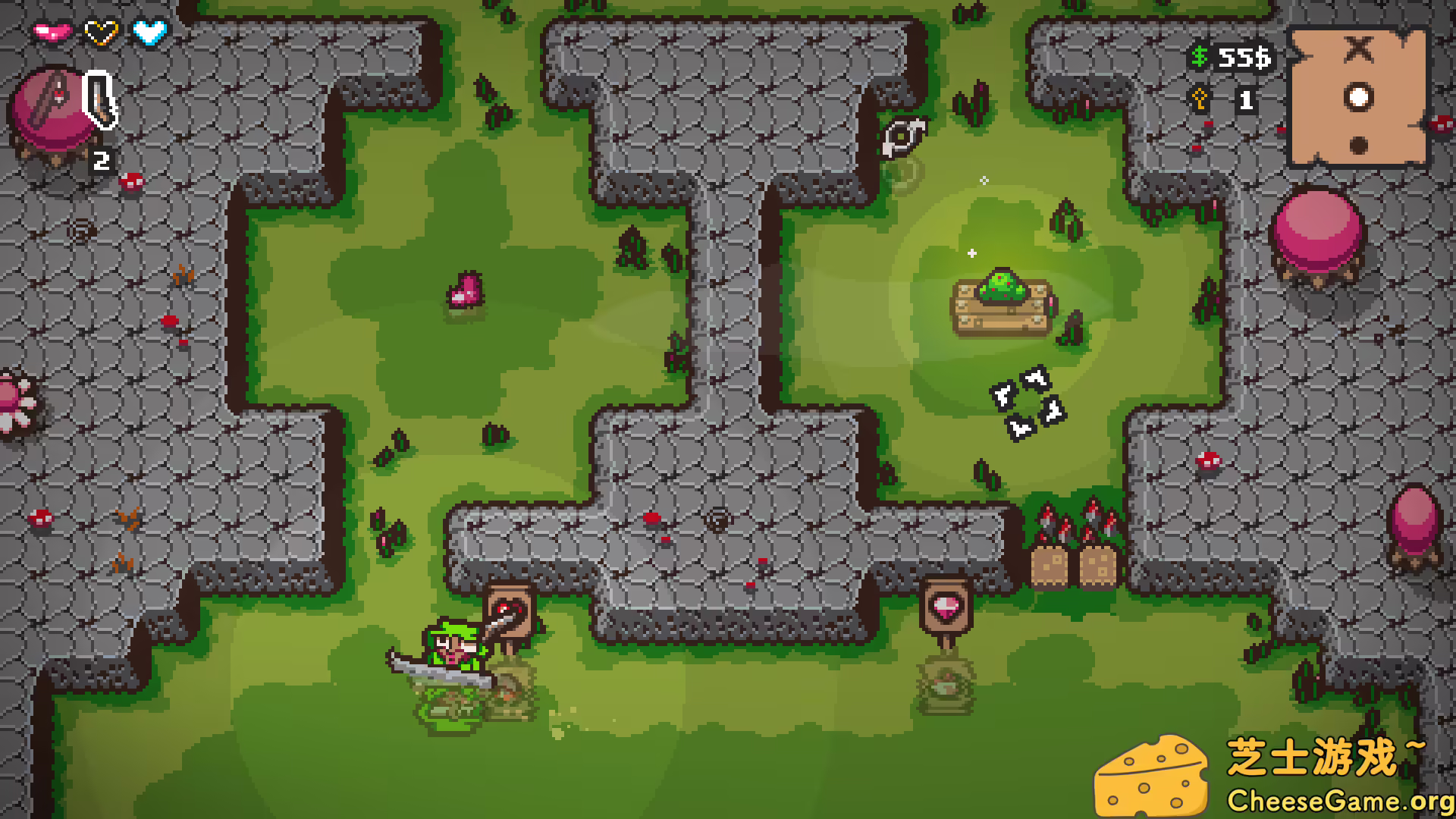
Task: Click the green dollar sign icon
Action: click(x=1199, y=57)
